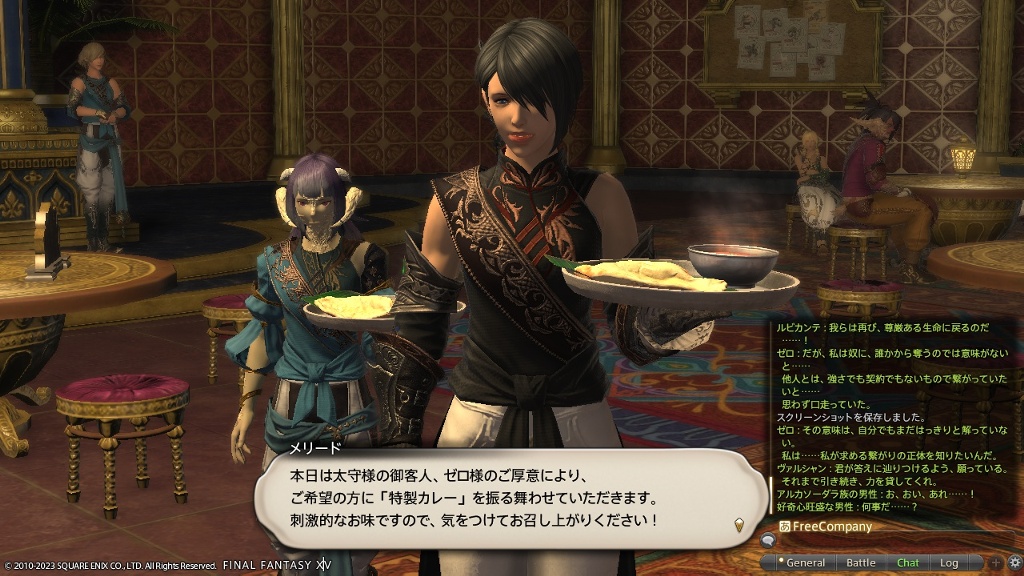The height and width of the screenshot is (576, 1024).
Task: Select the Chat tab
Action: pos(908,563)
